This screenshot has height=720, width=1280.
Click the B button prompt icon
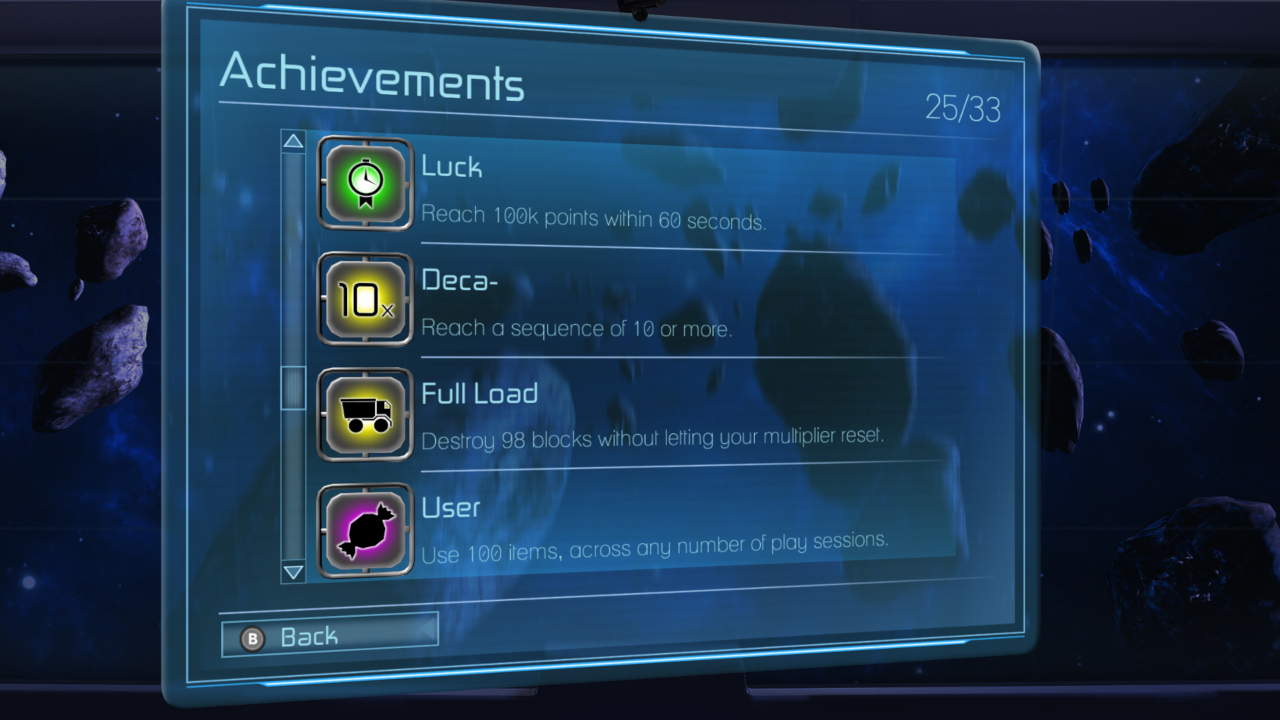254,635
